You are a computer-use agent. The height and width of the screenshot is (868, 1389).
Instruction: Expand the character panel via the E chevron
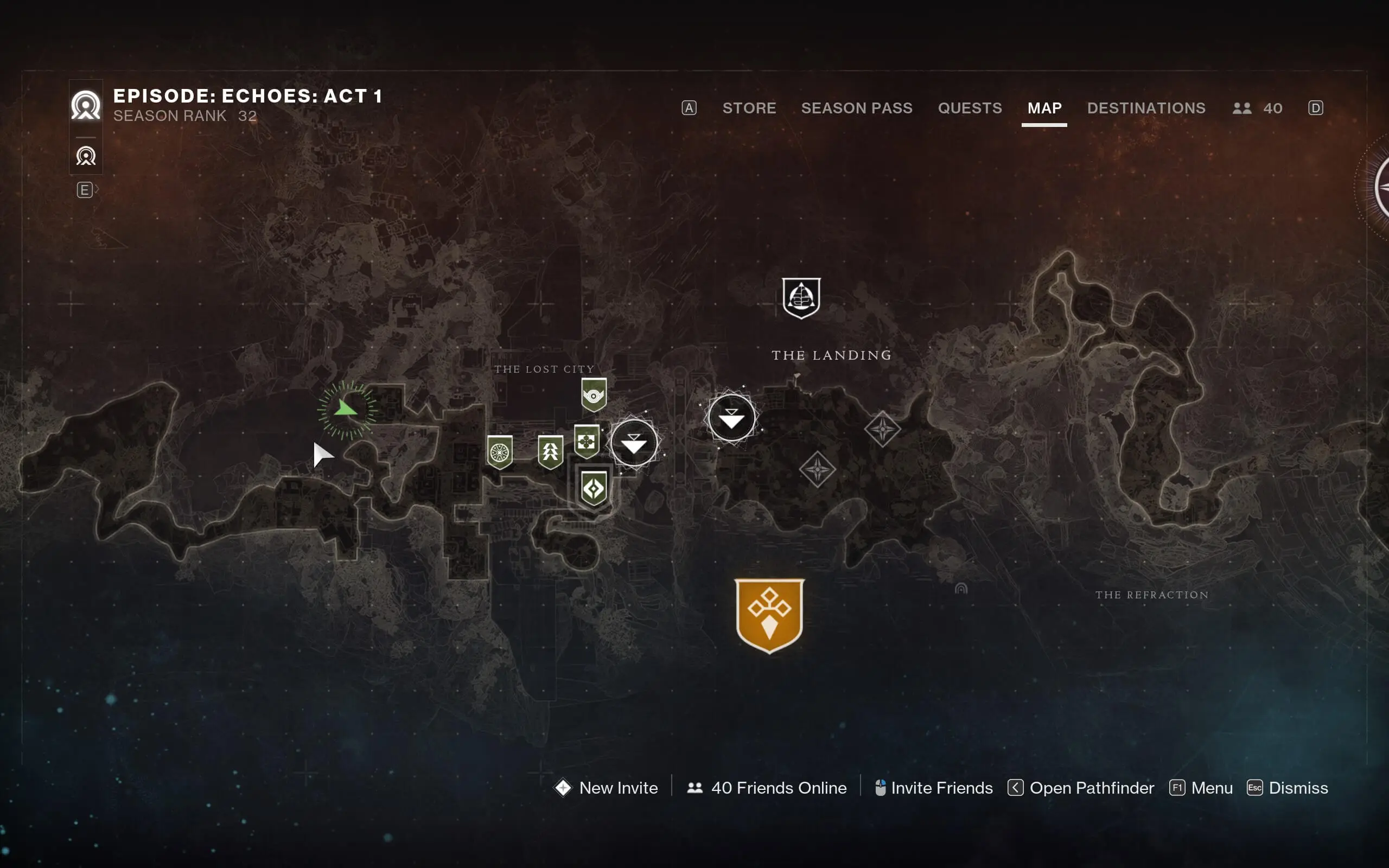point(85,189)
